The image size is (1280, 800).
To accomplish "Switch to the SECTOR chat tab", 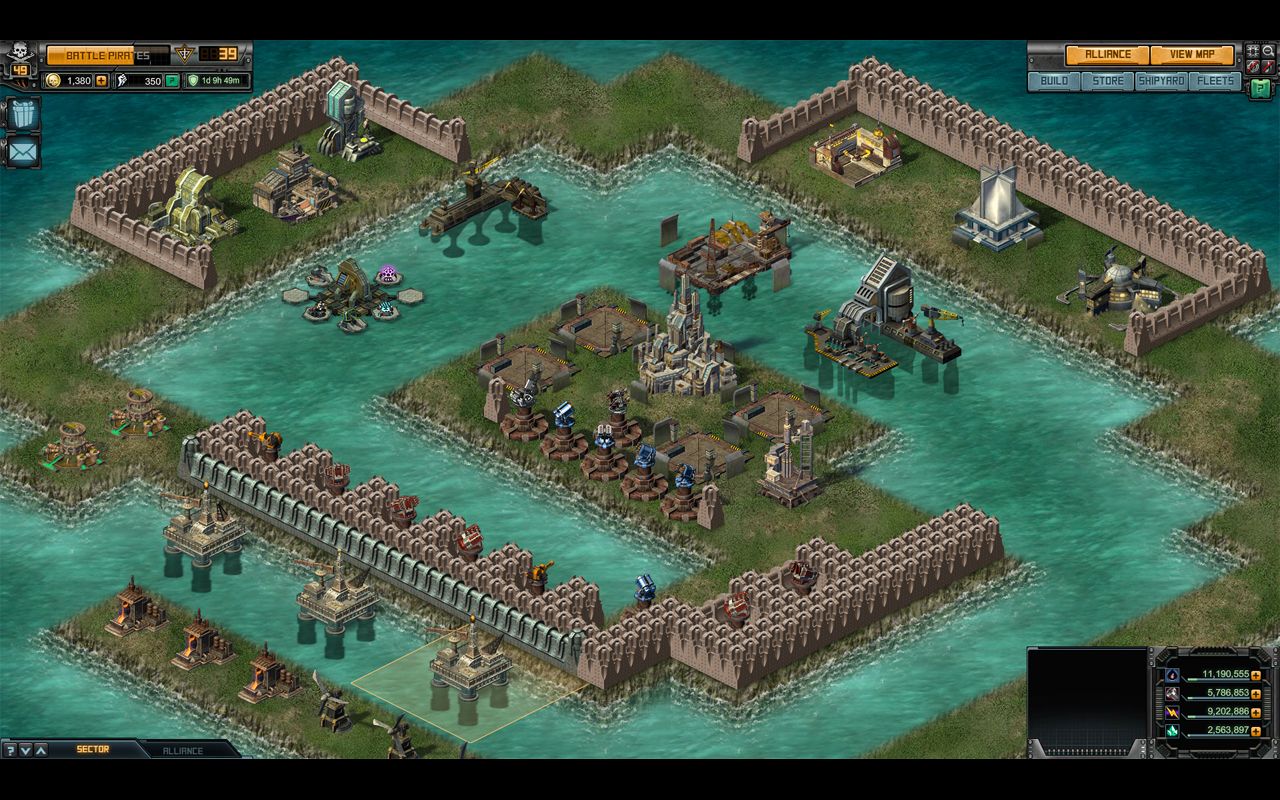I will 93,749.
